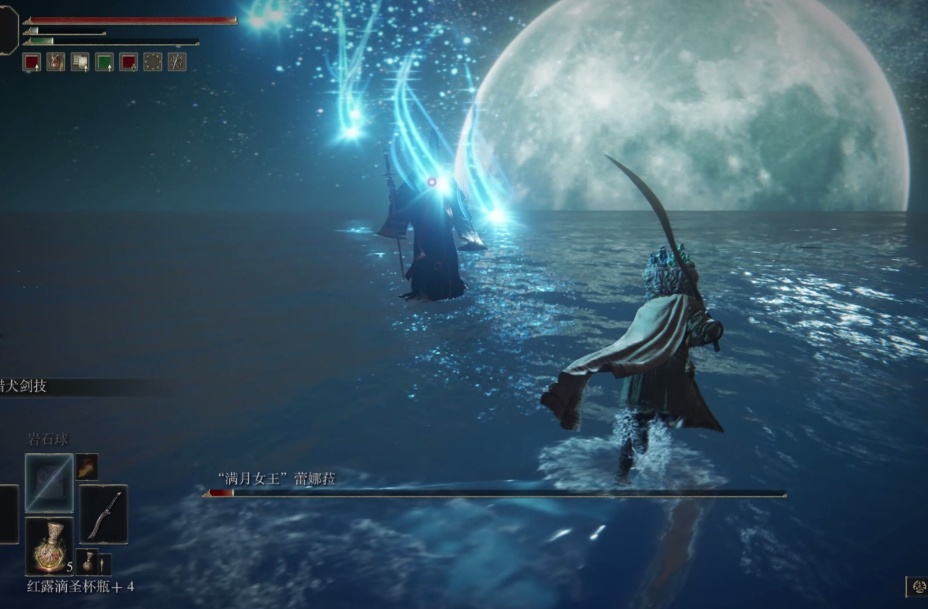Inspect the green square buff icon
This screenshot has height=609, width=928.
[x=104, y=62]
